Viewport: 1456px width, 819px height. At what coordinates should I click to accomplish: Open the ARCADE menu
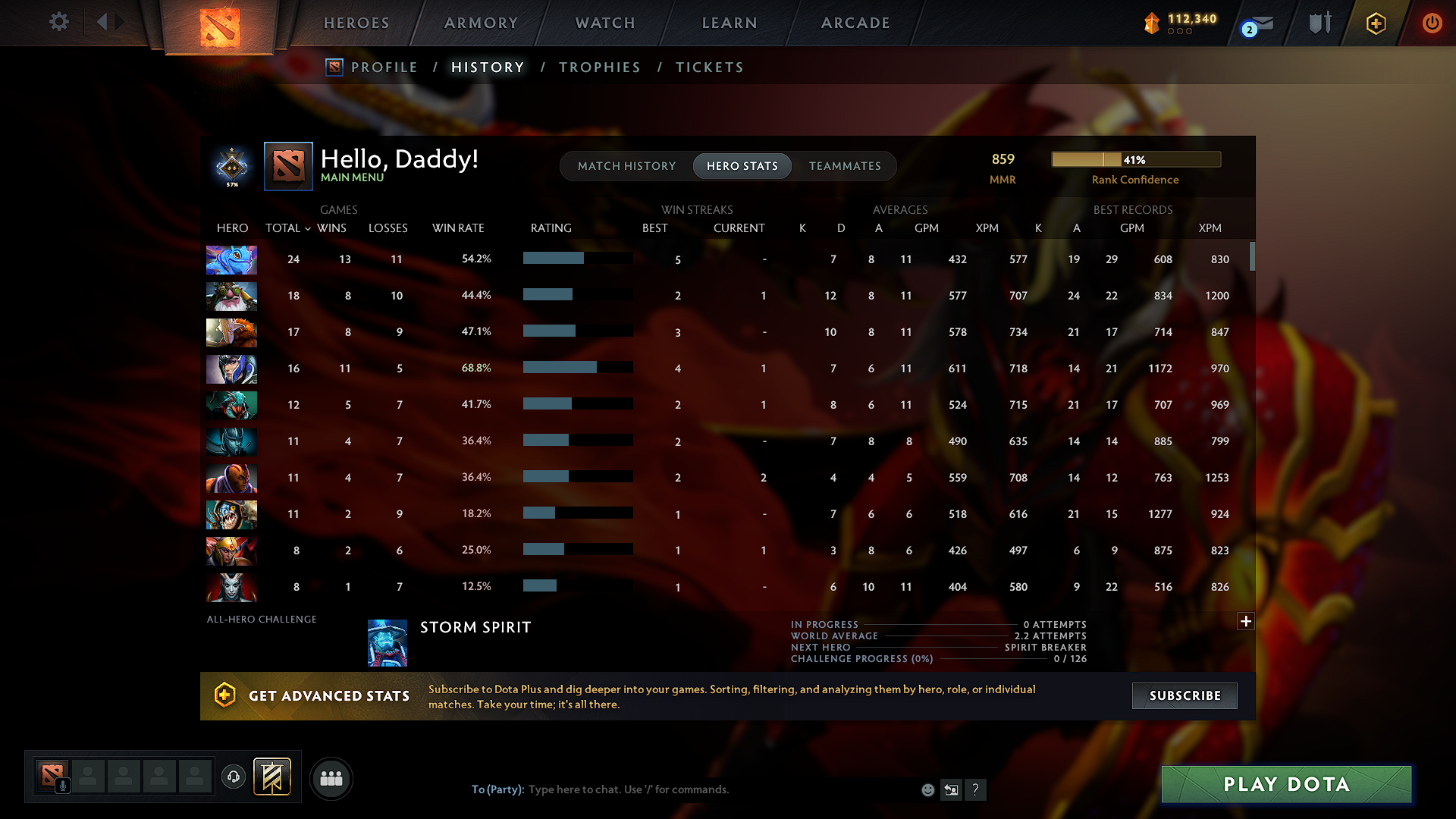tap(855, 23)
